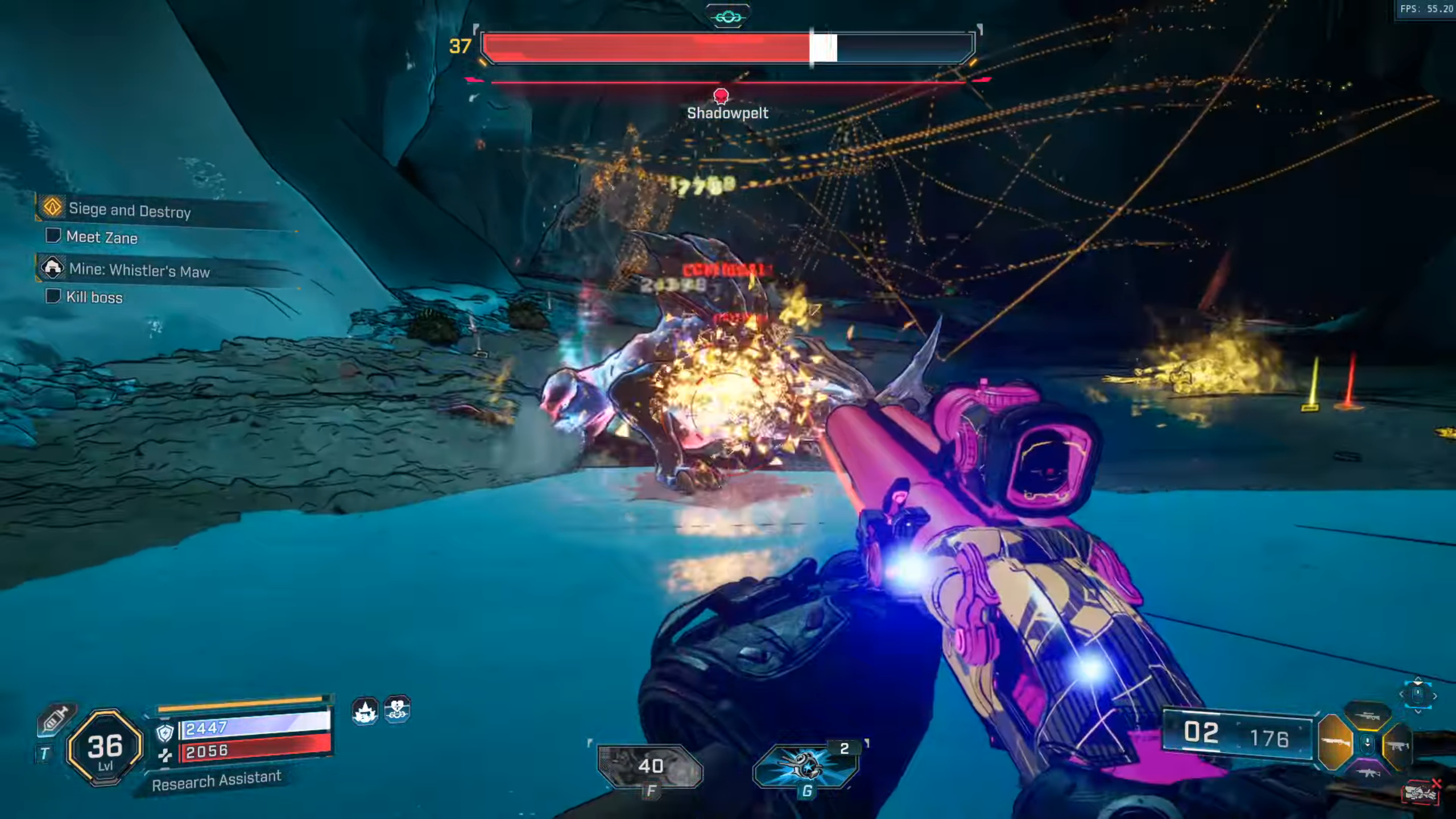Click the Shadowpelt boss skull marker
Viewport: 1456px width, 819px height.
click(x=721, y=96)
